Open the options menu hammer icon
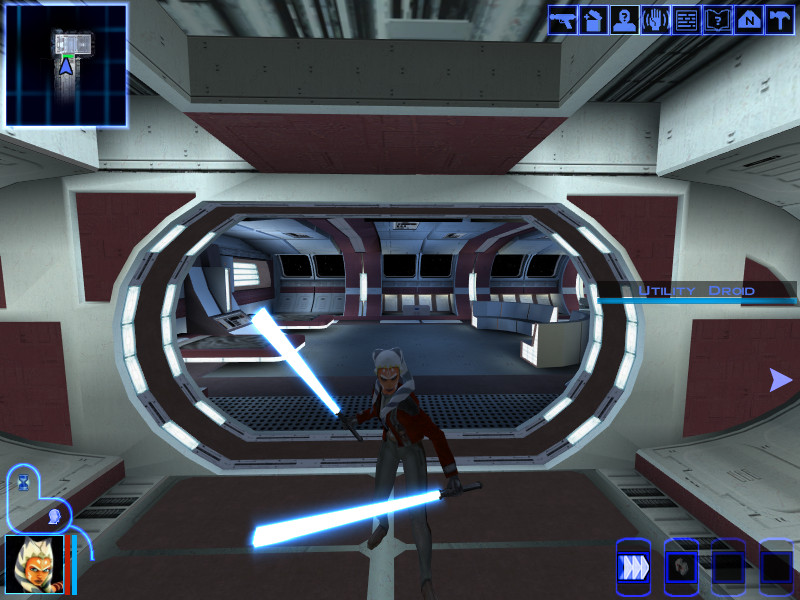 (x=779, y=20)
